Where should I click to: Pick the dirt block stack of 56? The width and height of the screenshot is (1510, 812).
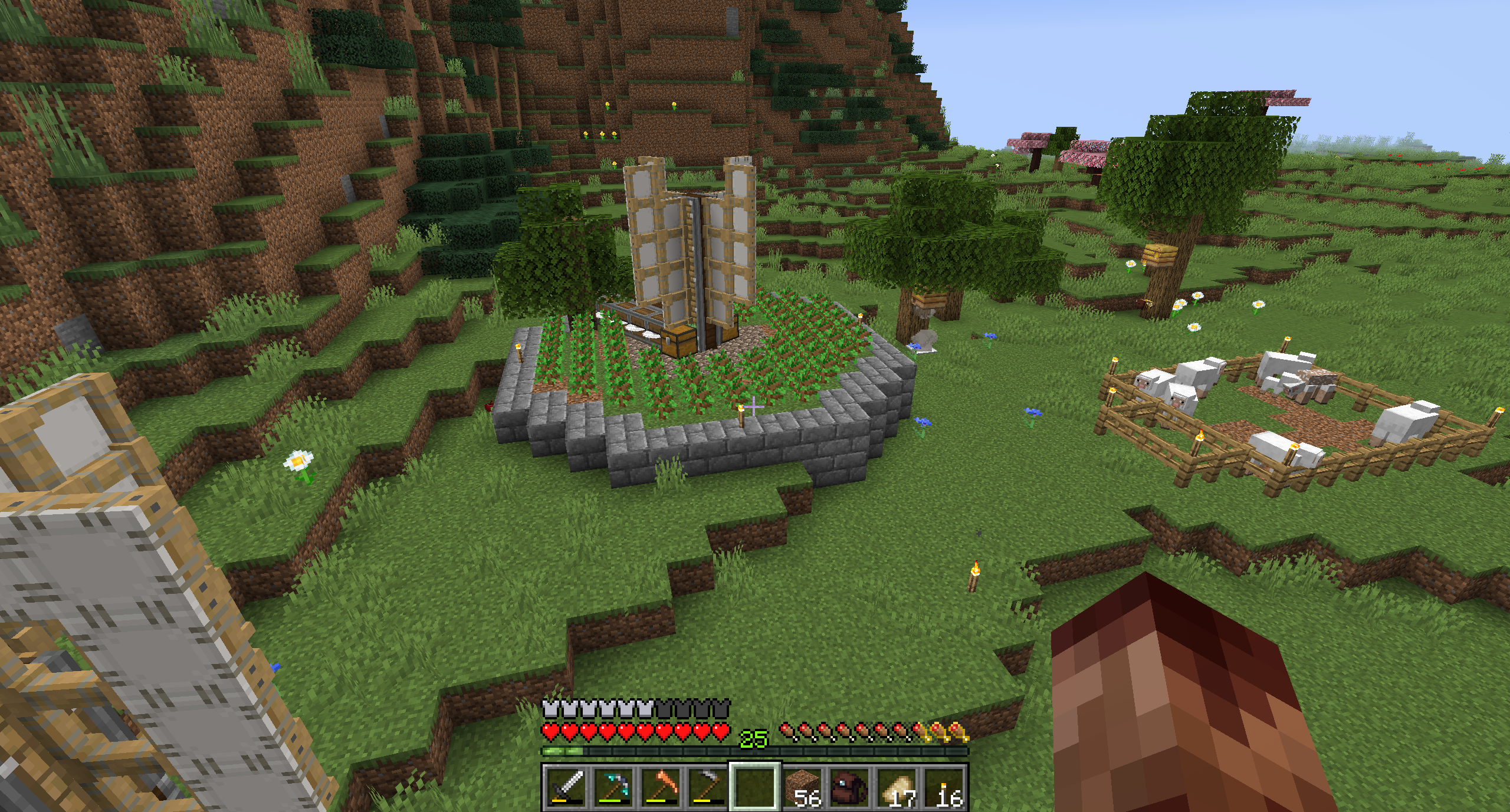[802, 787]
